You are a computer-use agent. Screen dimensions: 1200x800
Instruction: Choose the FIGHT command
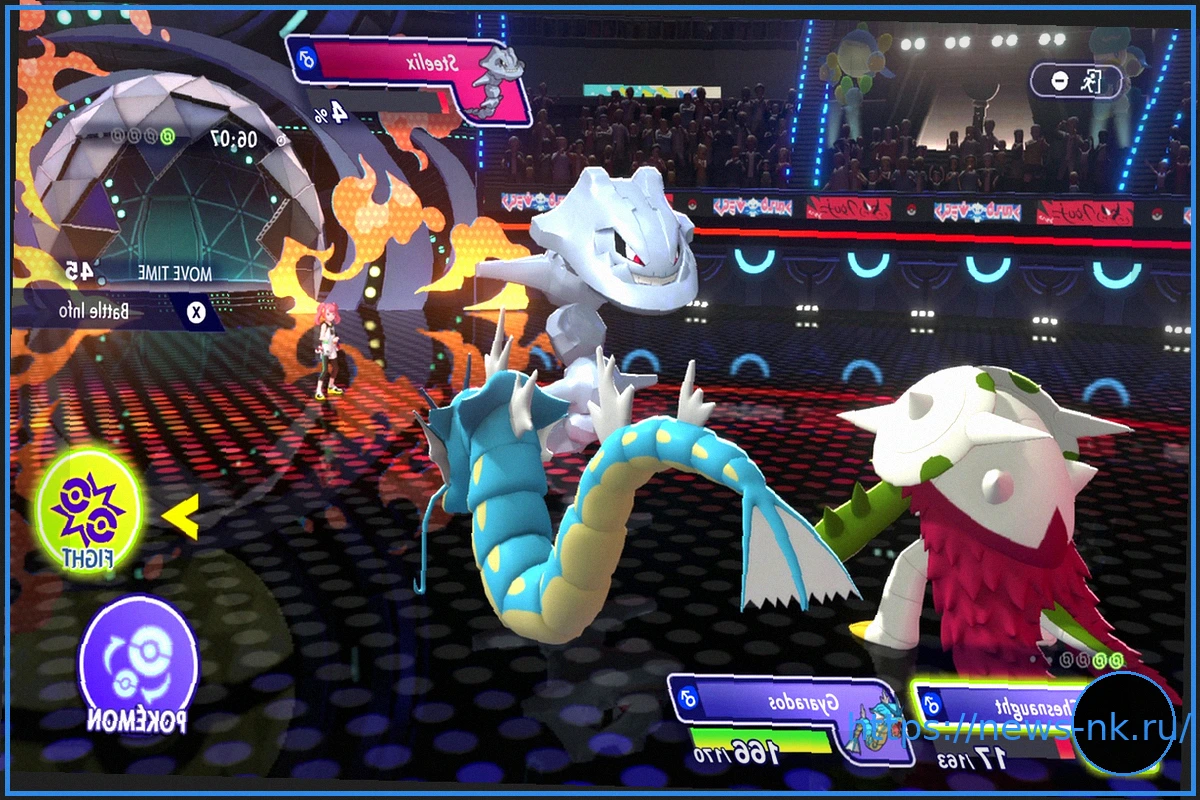point(89,510)
